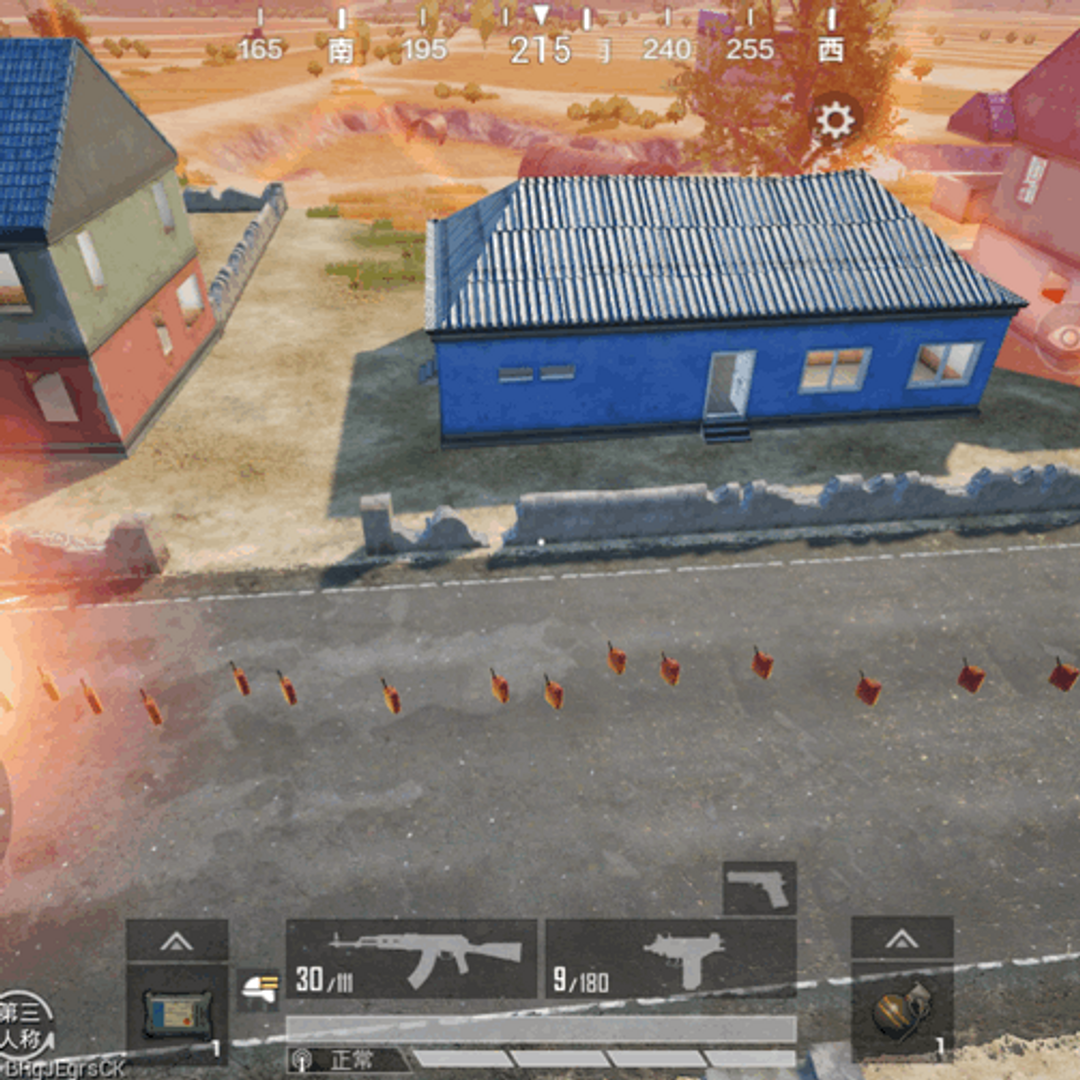The image size is (1080, 1080).
Task: Select the frag grenade slot
Action: (901, 1012)
